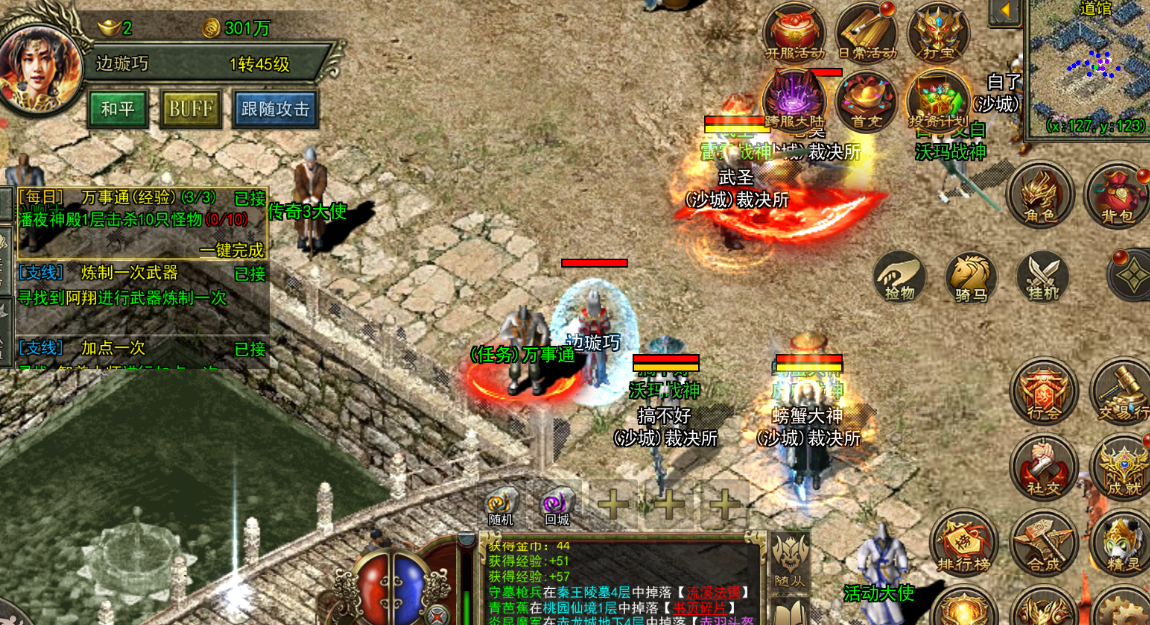This screenshot has height=625, width=1150.
Task: Start 挂机 auto-battle with crossed swords icon
Action: tap(1043, 276)
